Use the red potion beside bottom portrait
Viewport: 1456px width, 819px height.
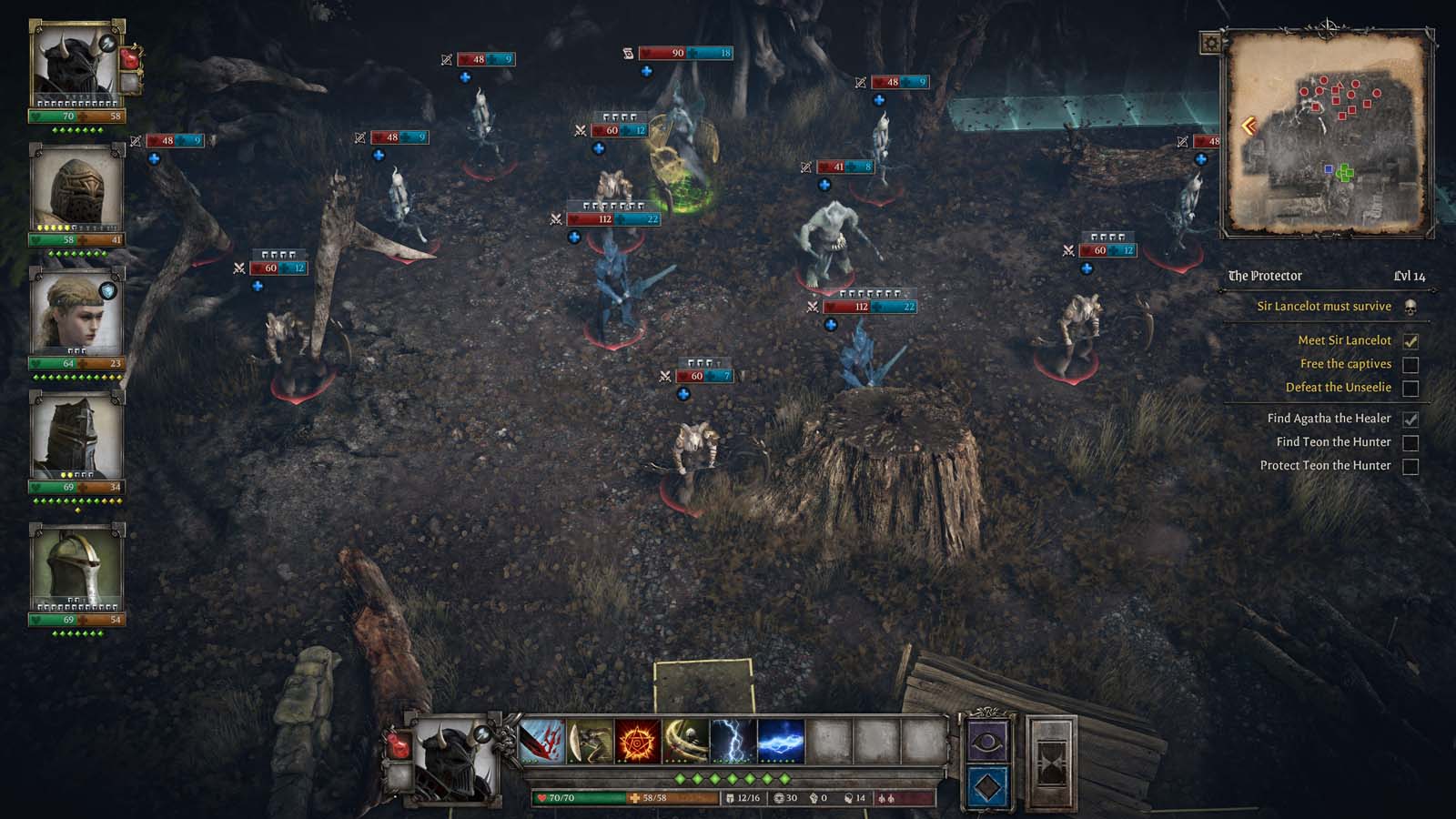point(399,746)
